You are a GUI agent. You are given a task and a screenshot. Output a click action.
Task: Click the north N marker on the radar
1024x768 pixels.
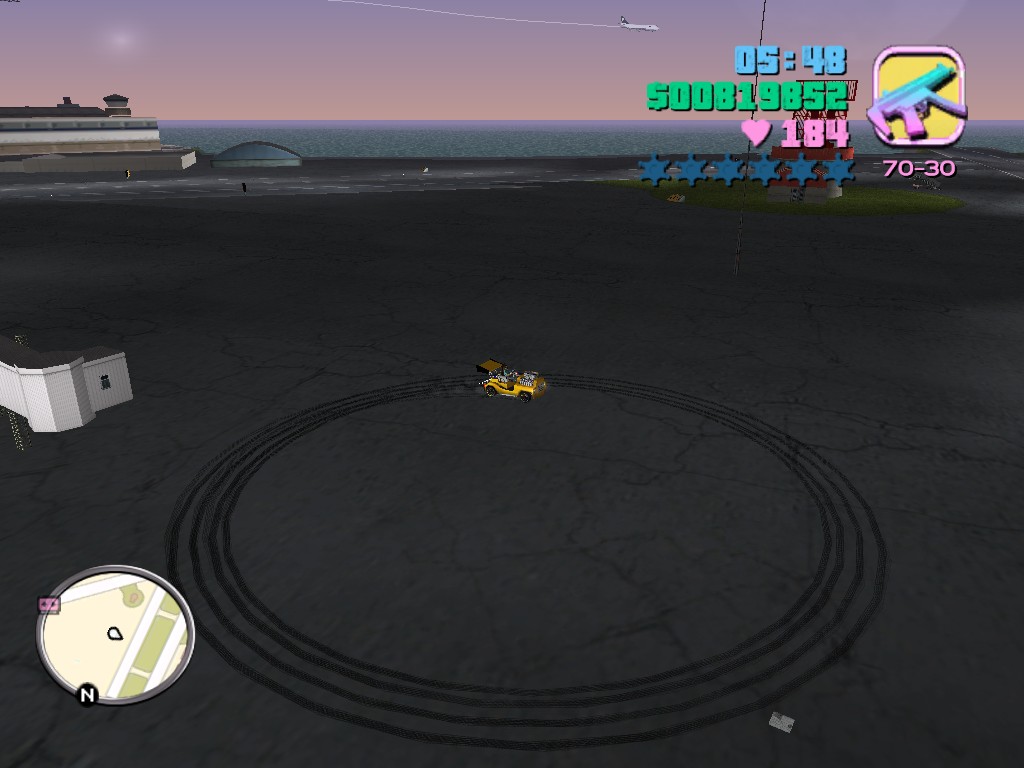(87, 695)
